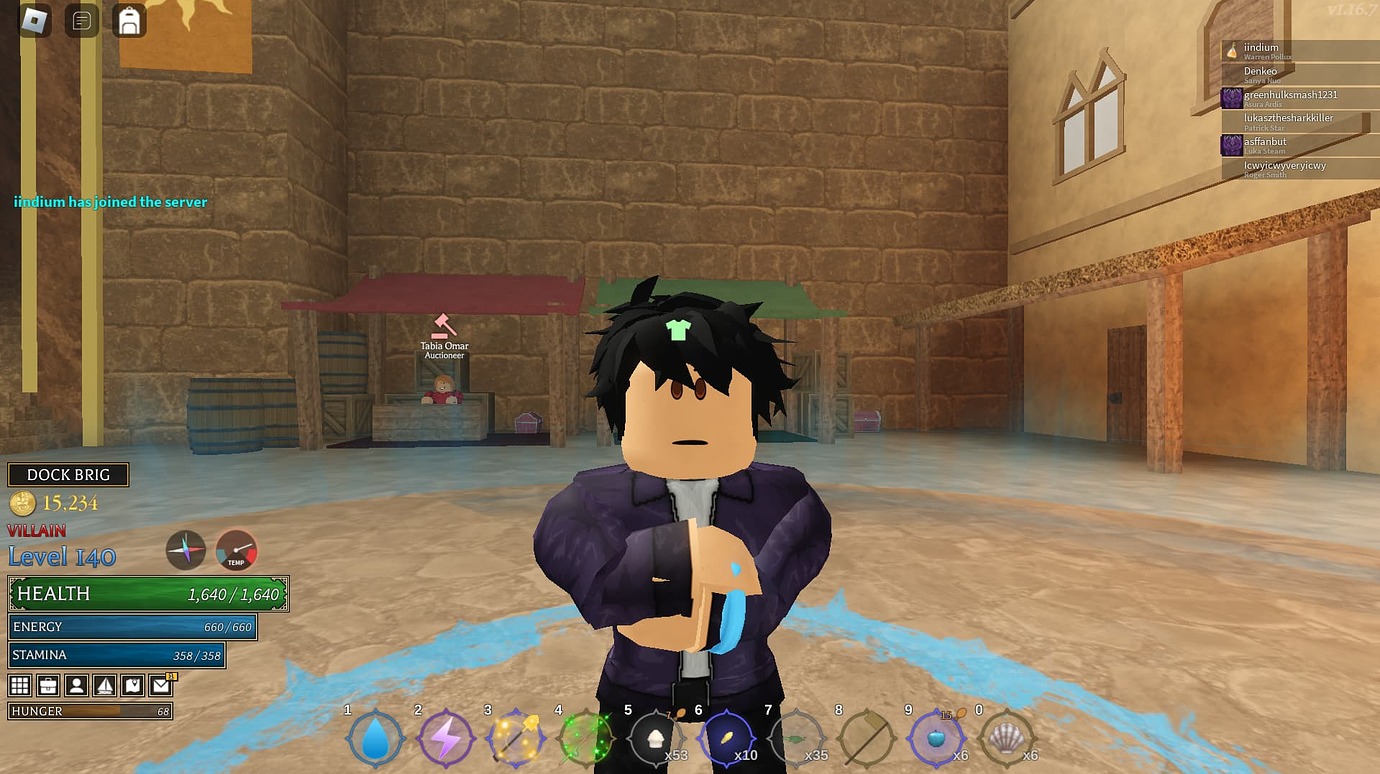The image size is (1380, 774).
Task: Select the water droplet in hotbar slot 1
Action: (375, 740)
